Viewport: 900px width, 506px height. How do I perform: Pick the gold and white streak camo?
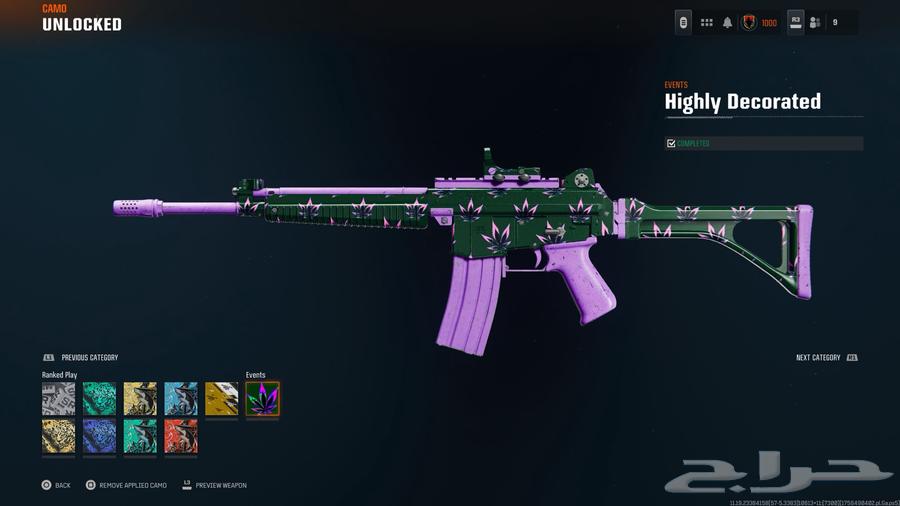pos(222,399)
